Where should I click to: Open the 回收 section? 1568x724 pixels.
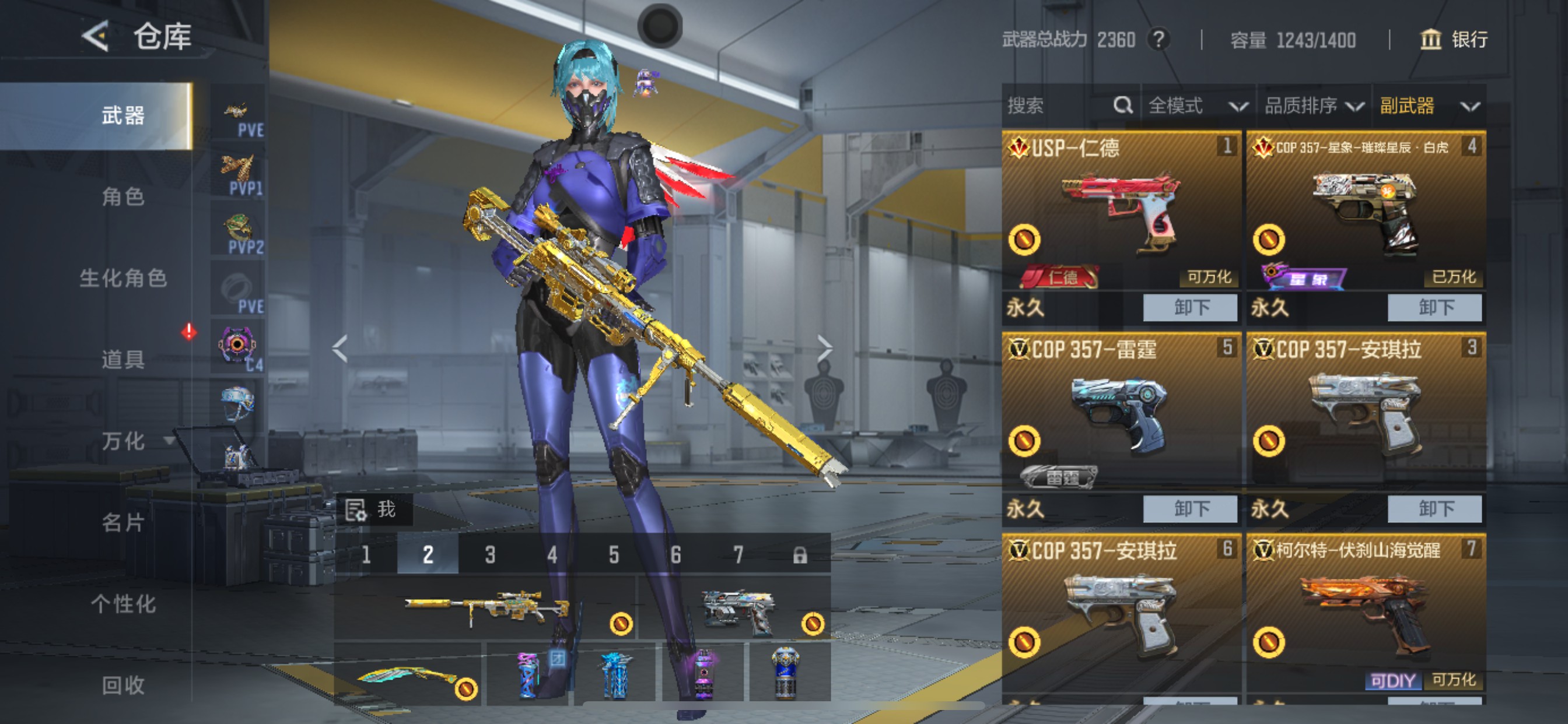[x=123, y=685]
